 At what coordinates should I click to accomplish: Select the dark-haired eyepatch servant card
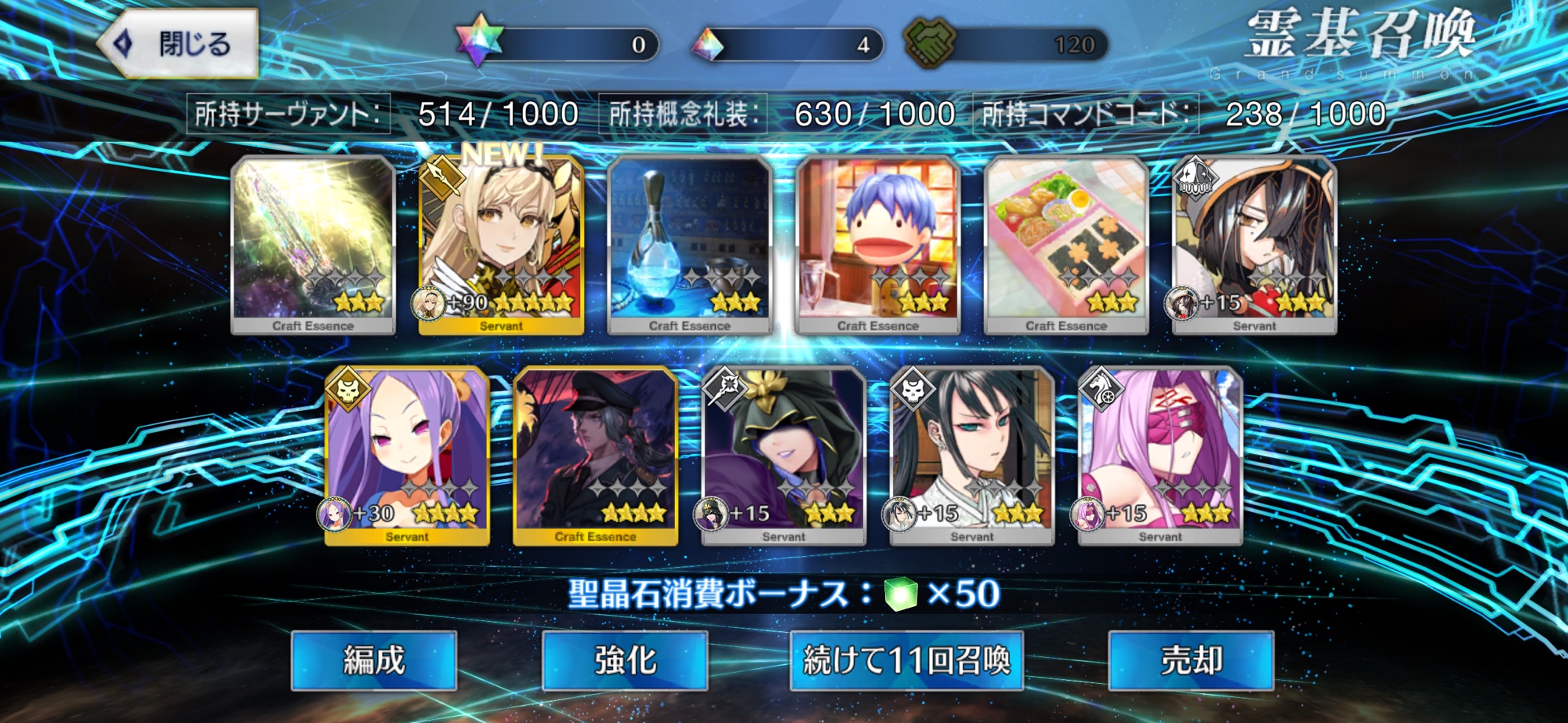point(1254,245)
